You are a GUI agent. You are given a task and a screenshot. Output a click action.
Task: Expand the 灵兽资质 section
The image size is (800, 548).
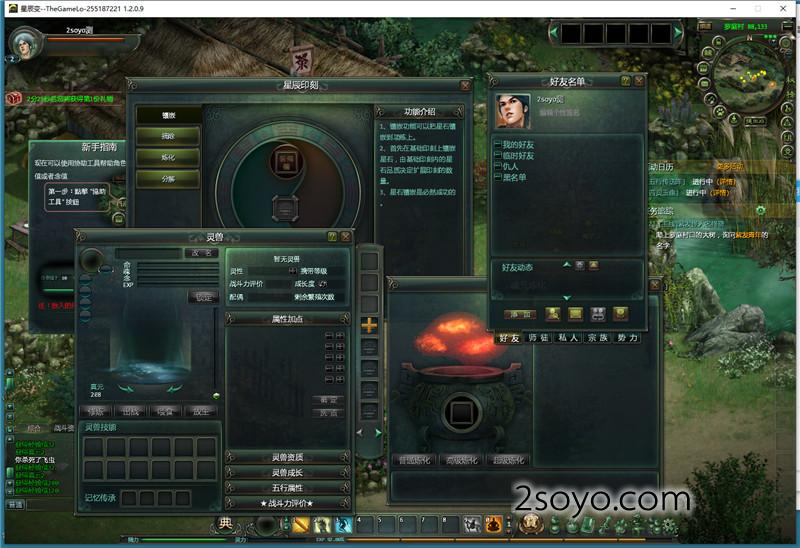(287, 457)
